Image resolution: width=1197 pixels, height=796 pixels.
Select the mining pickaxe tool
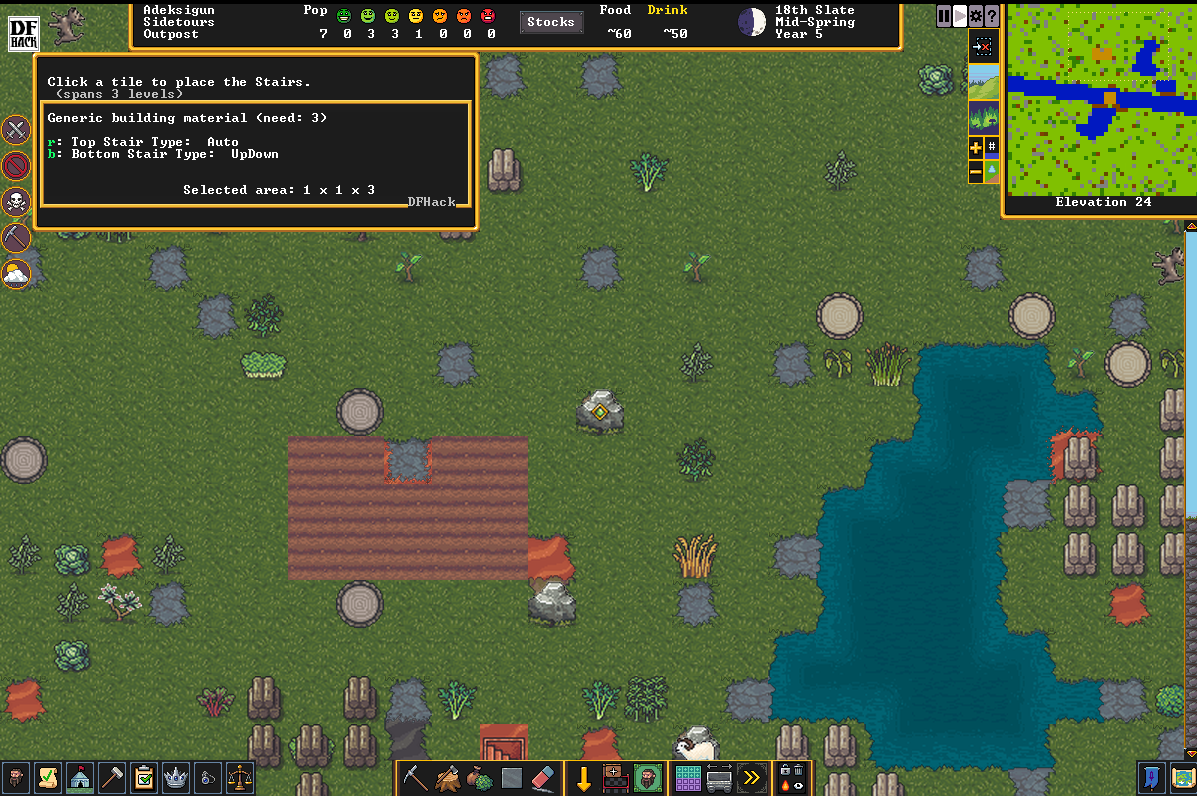414,778
